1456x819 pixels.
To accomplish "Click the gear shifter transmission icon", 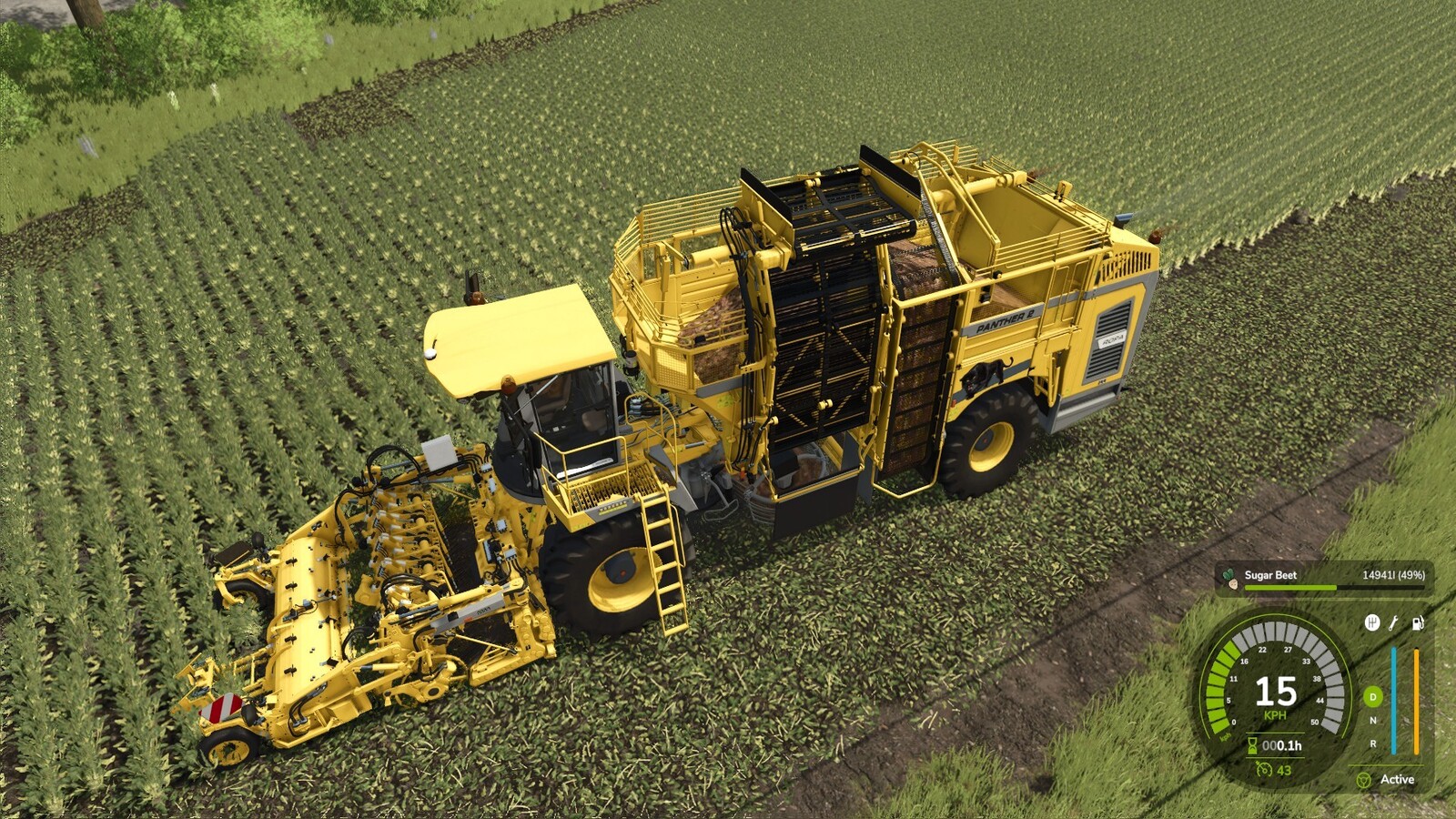I will pyautogui.click(x=1374, y=622).
